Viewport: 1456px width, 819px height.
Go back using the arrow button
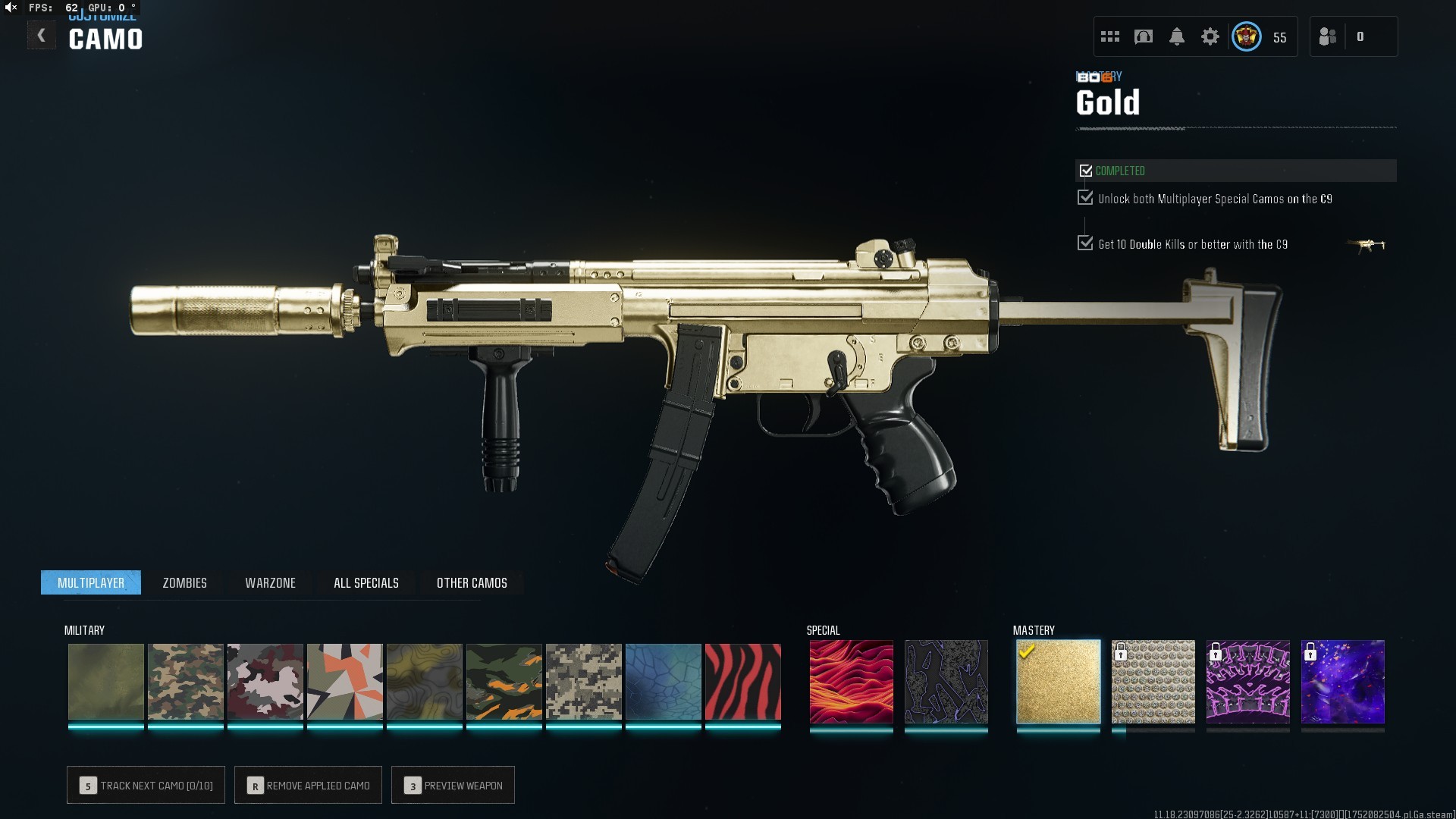(x=42, y=36)
